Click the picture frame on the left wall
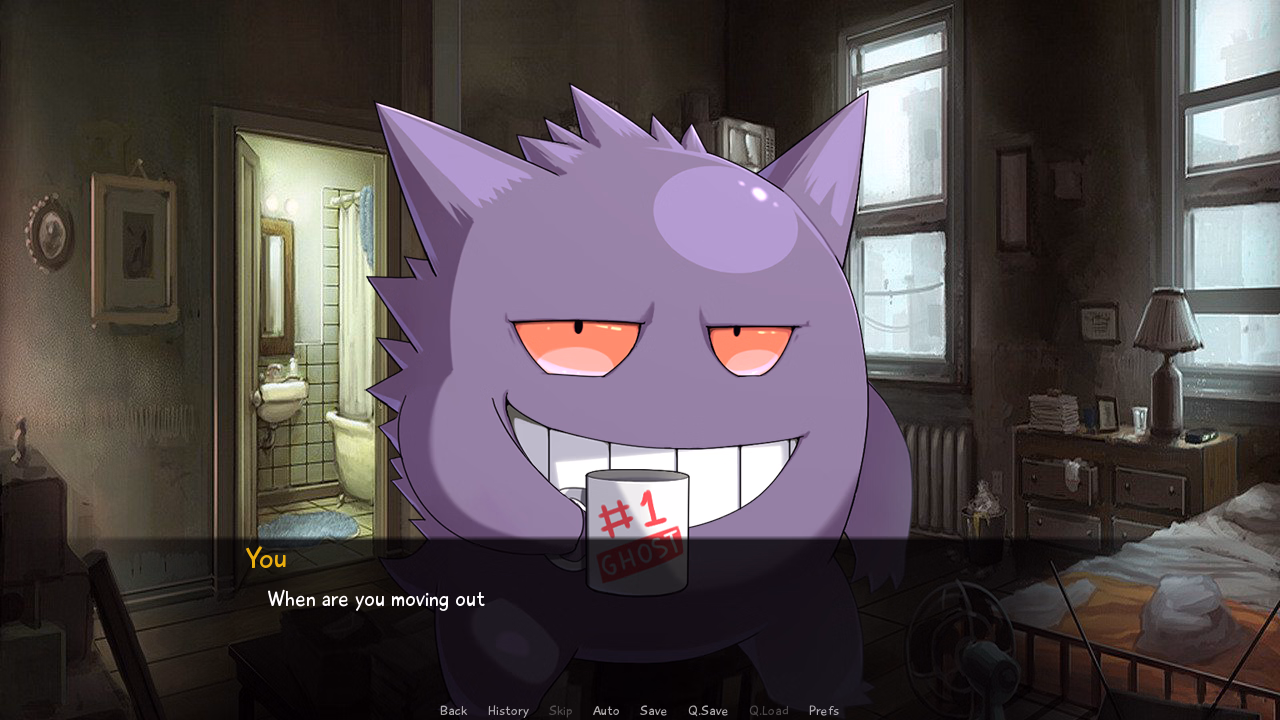1280x720 pixels. coord(135,240)
